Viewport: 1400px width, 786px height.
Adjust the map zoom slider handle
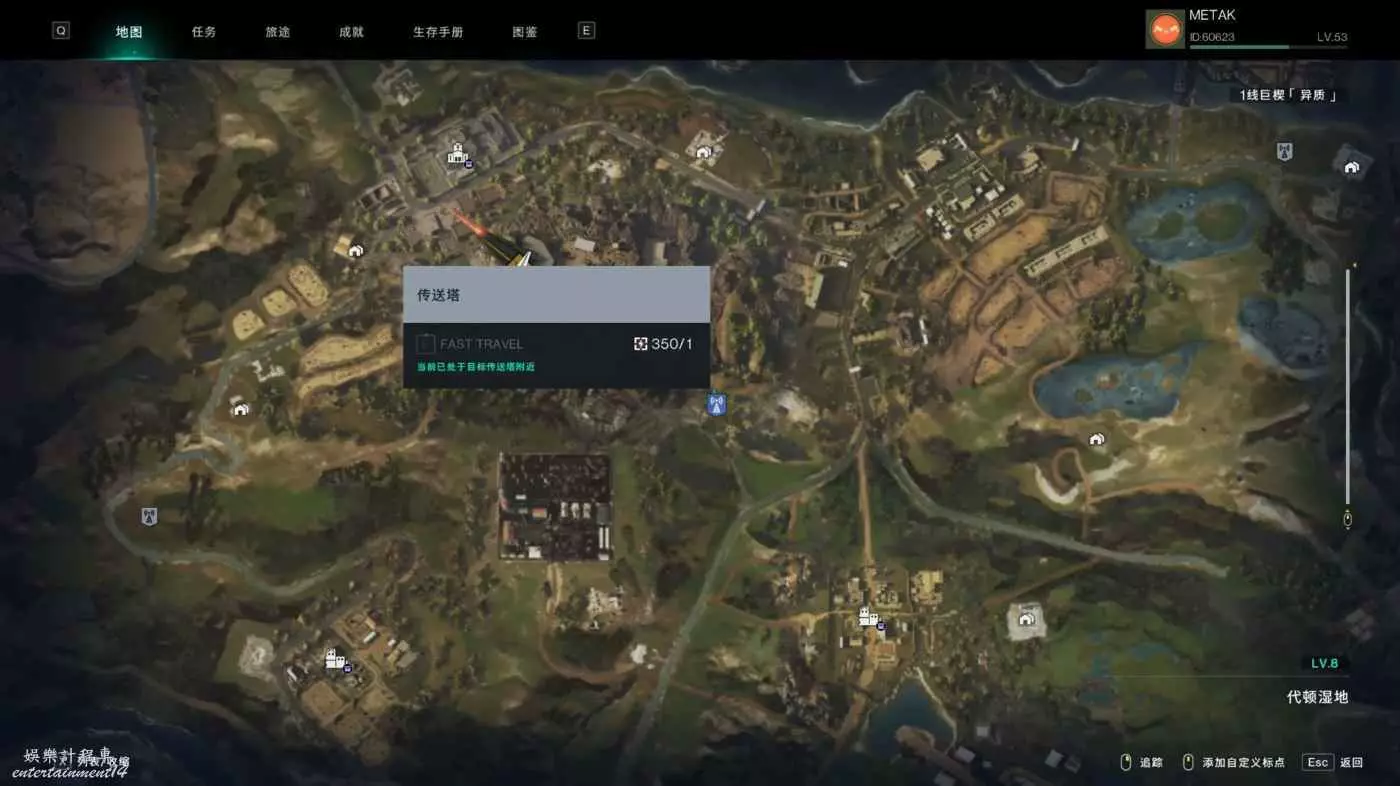coord(1347,519)
